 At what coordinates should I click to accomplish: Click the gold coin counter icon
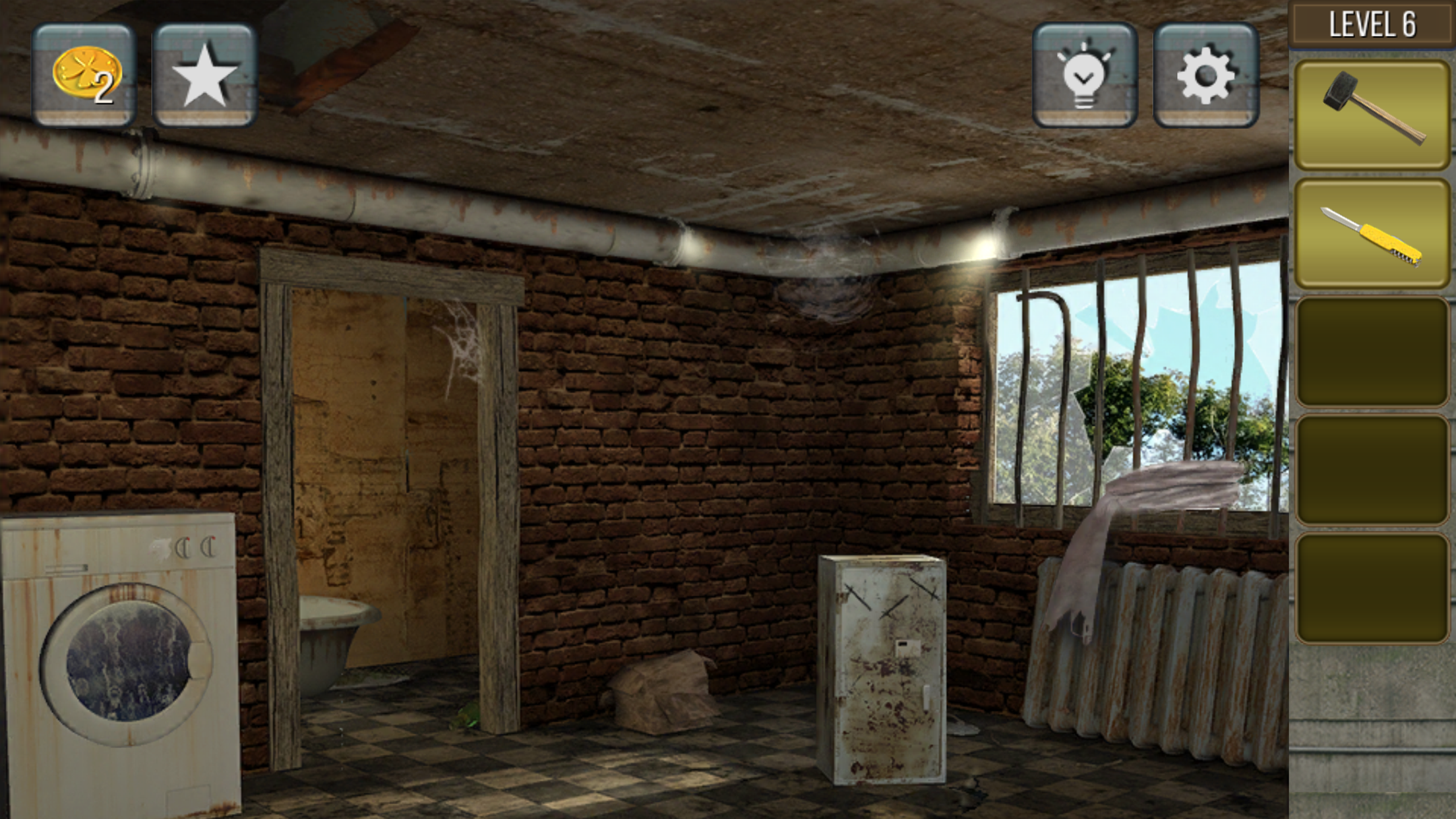(x=84, y=75)
